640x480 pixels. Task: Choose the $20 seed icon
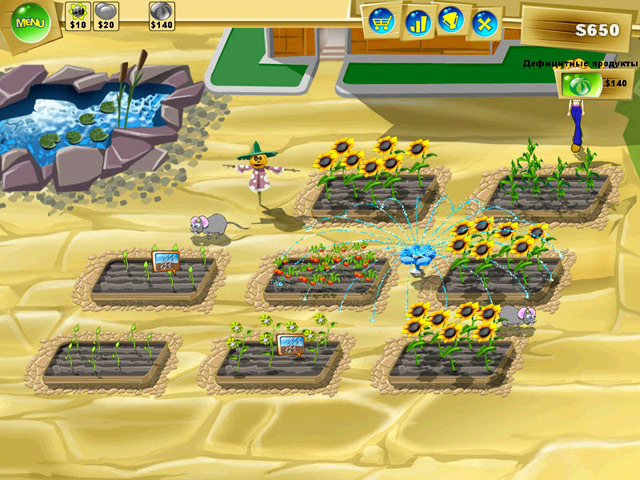(105, 12)
